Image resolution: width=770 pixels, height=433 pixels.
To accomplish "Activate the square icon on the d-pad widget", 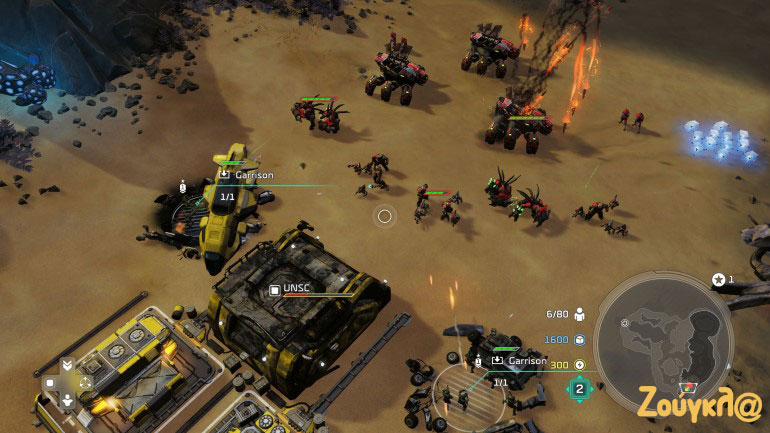I will [48, 382].
